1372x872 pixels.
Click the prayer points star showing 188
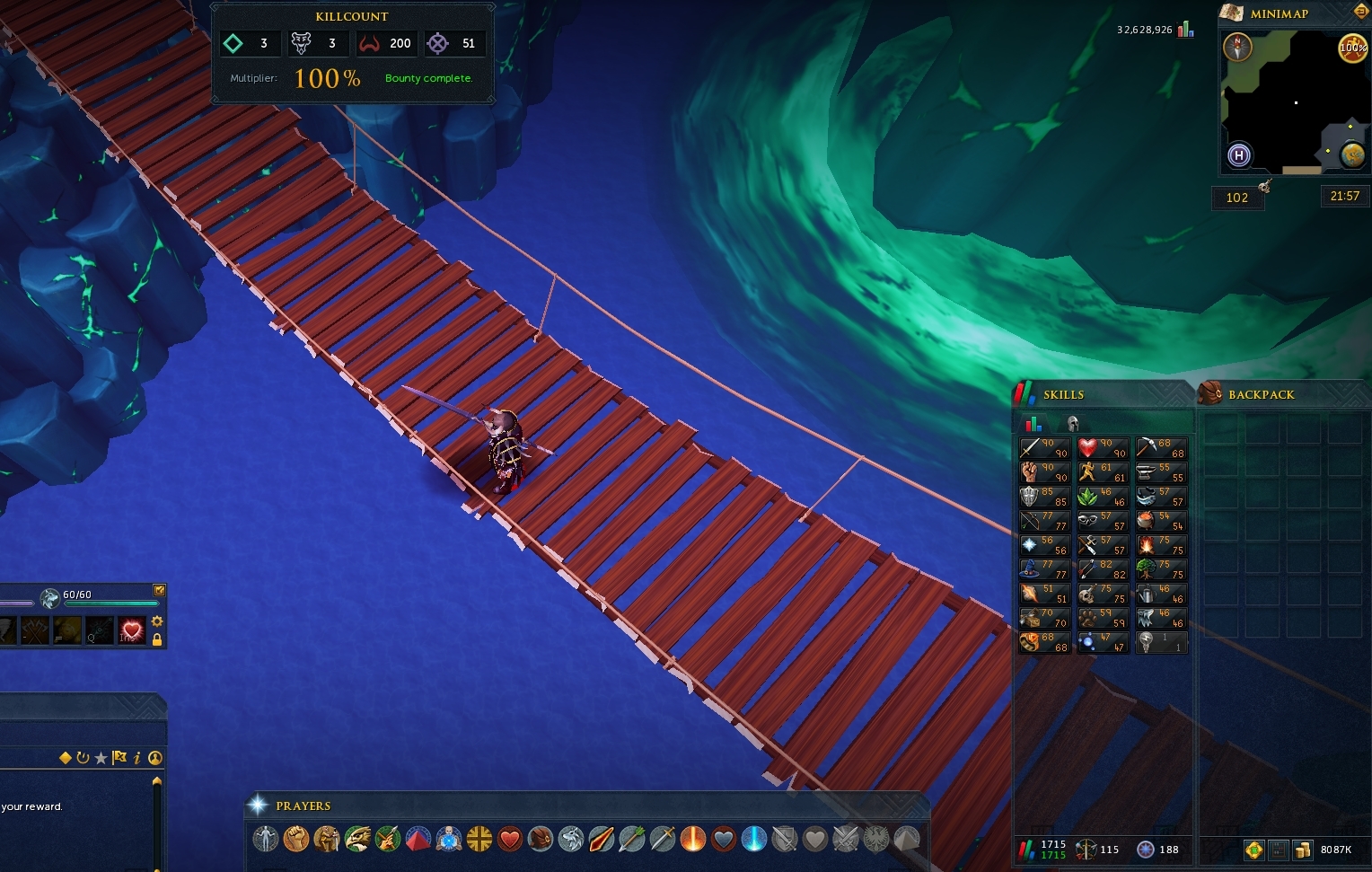[1145, 849]
